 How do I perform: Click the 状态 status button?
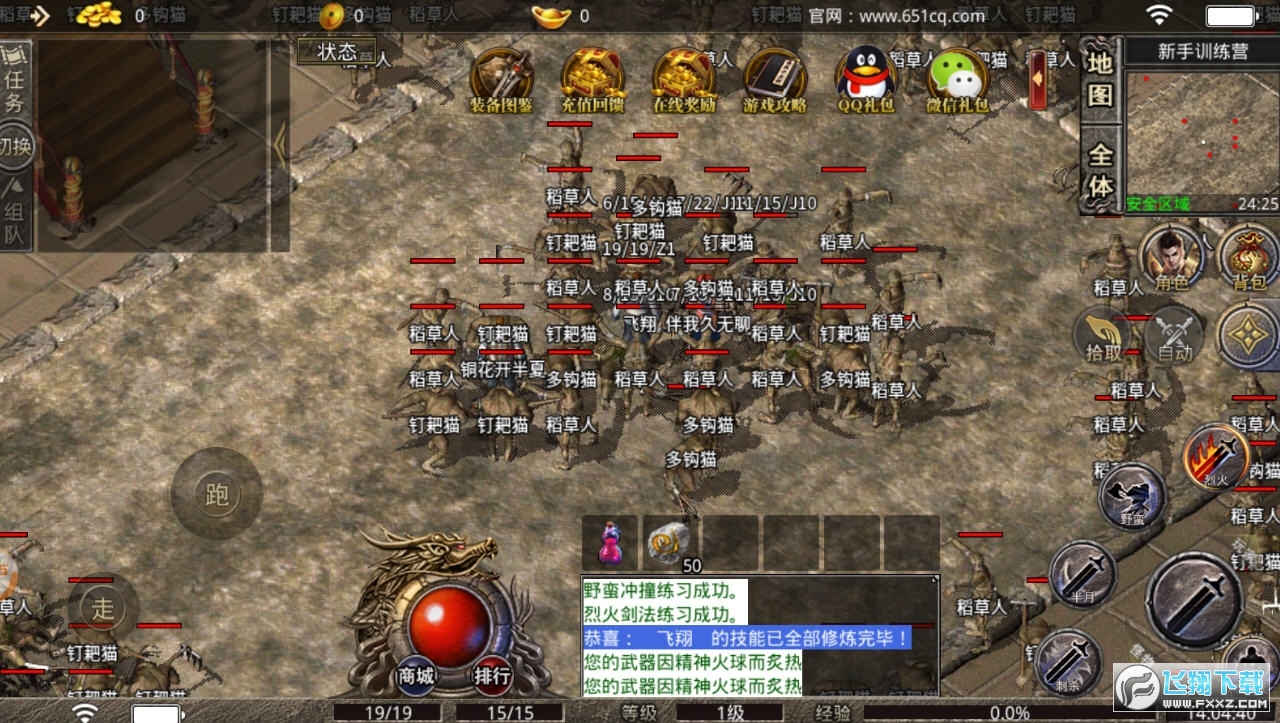[x=337, y=52]
